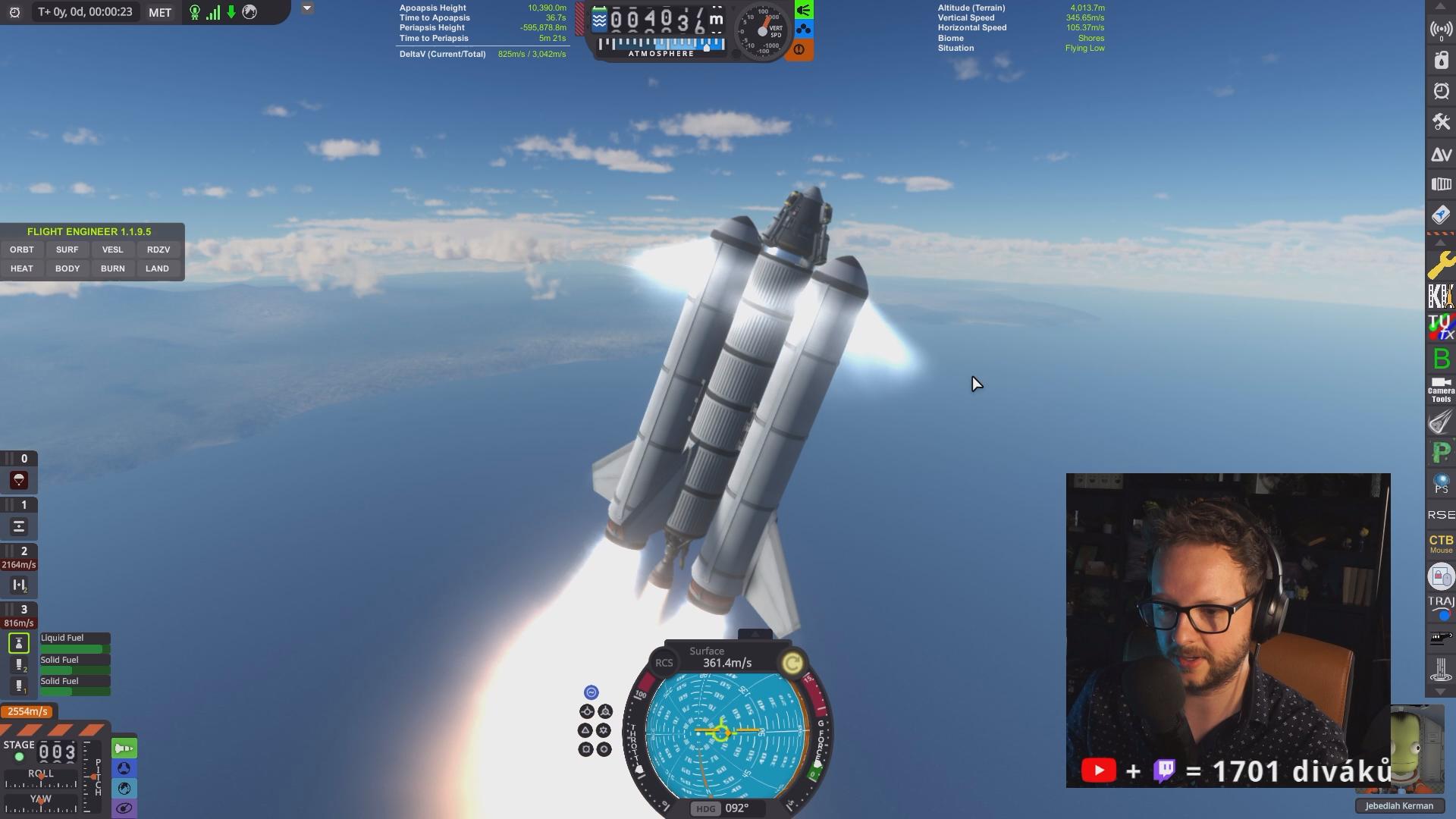Open the delta-V toolbar app

(x=1441, y=154)
